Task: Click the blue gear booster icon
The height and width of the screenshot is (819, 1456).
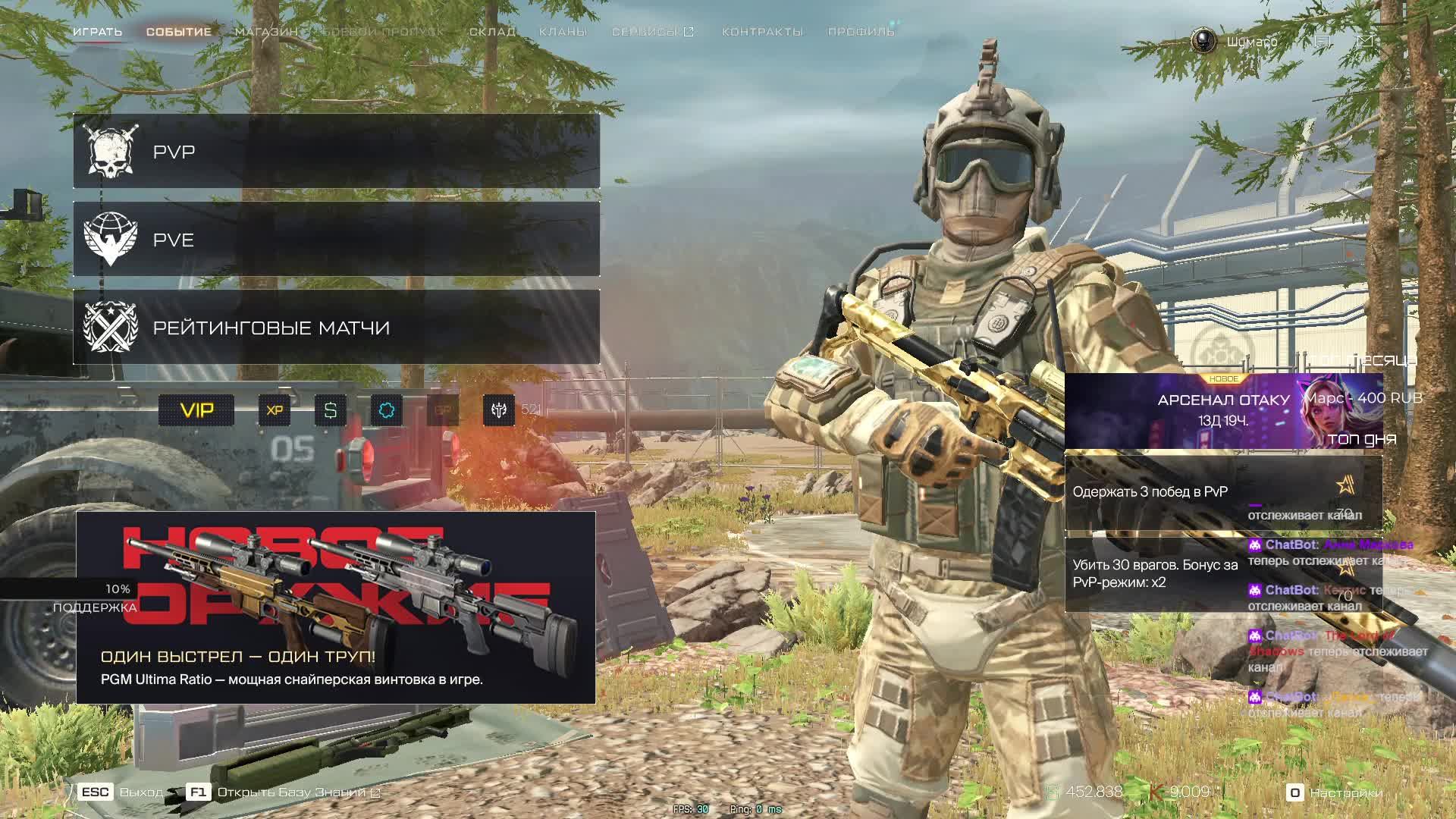Action: pos(387,410)
